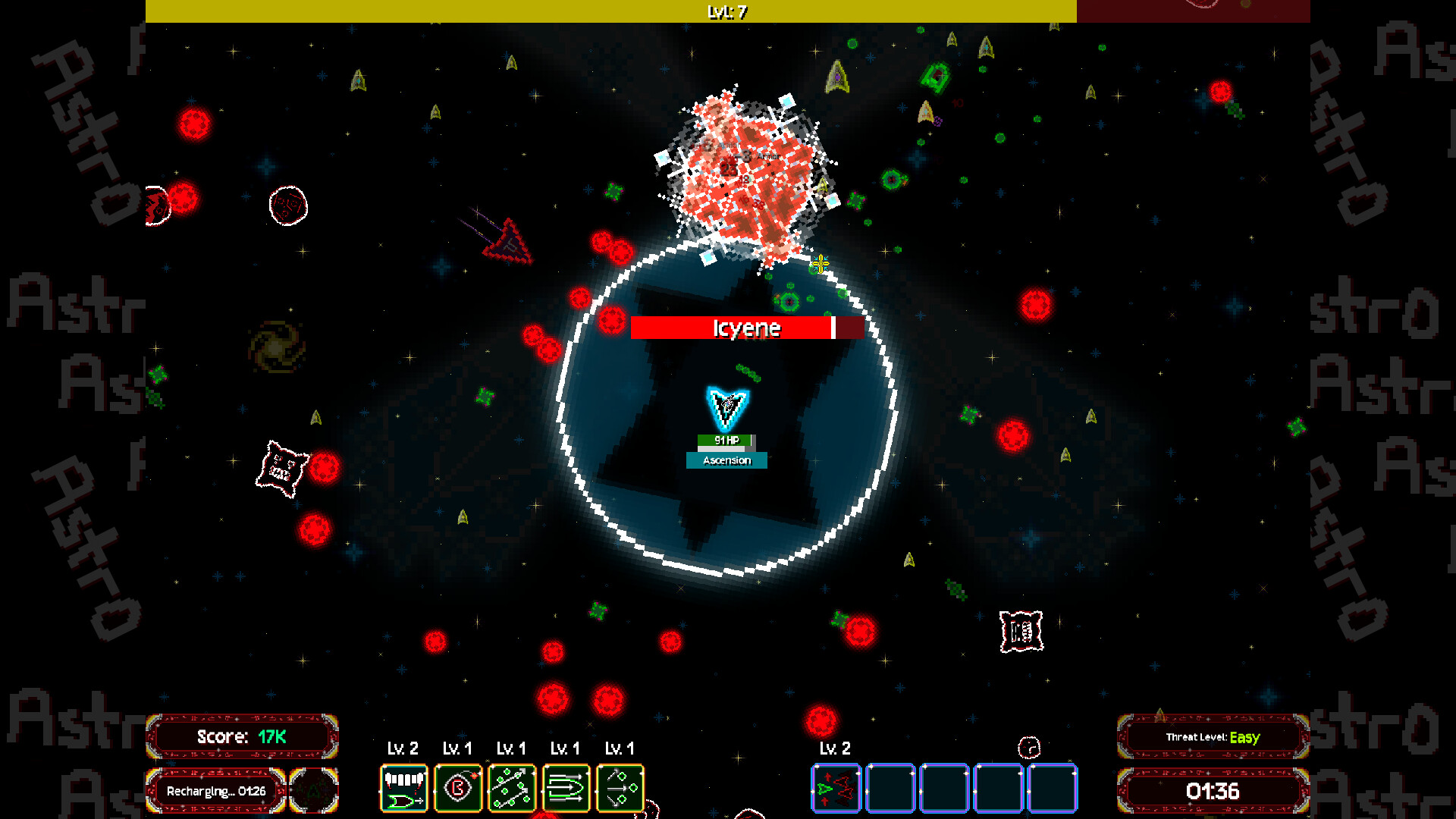
Task: Click the circular emblem beside the Recharging panel
Action: click(x=314, y=789)
